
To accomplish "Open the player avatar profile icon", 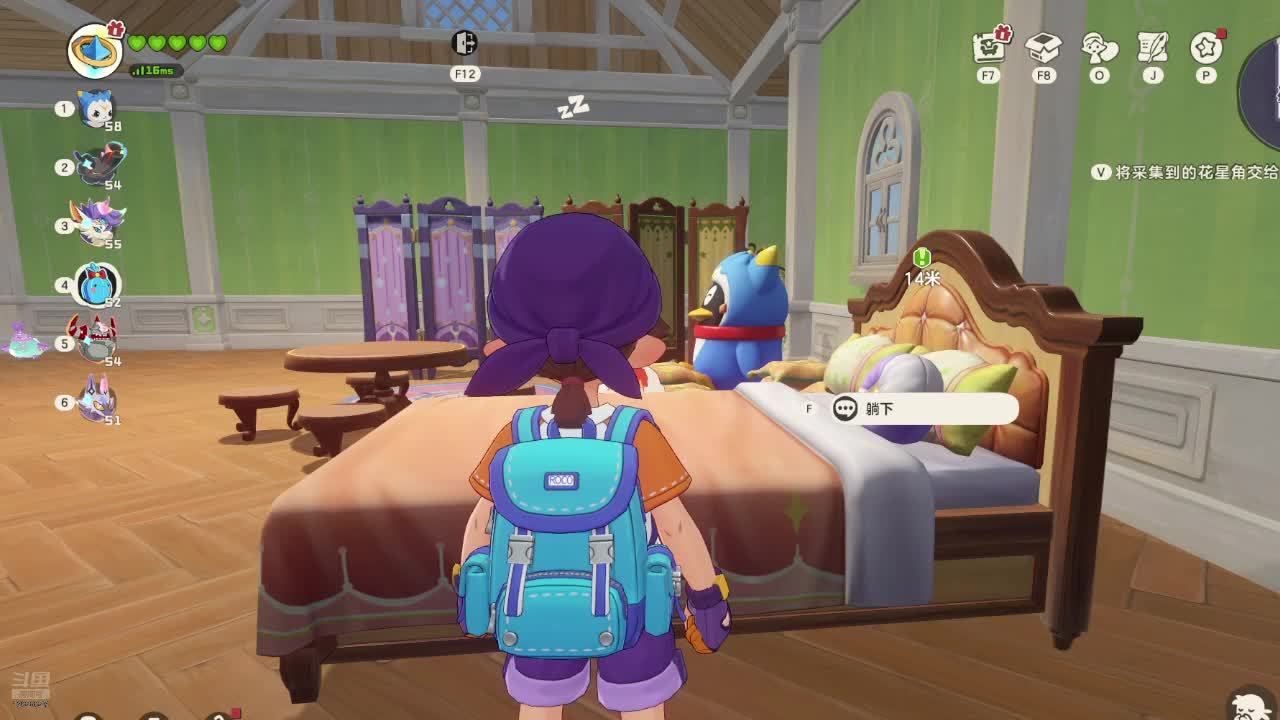I will (x=95, y=48).
